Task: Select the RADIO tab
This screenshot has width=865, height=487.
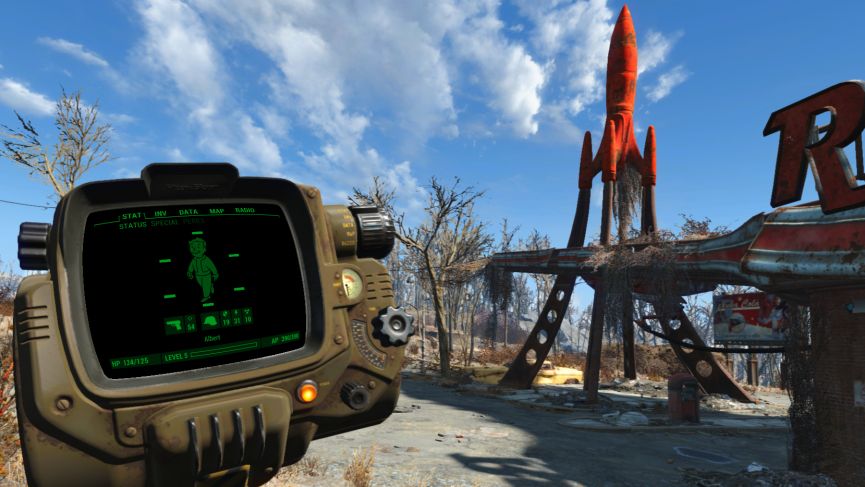Action: point(244,210)
